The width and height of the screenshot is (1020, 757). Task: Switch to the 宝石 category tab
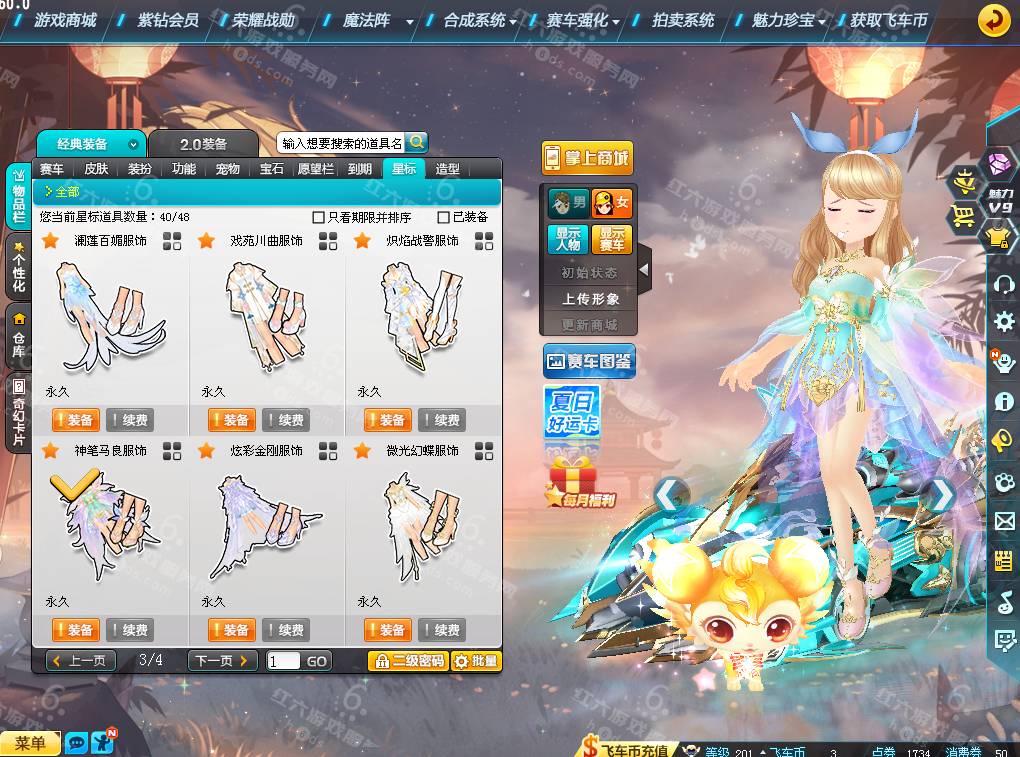[x=272, y=169]
